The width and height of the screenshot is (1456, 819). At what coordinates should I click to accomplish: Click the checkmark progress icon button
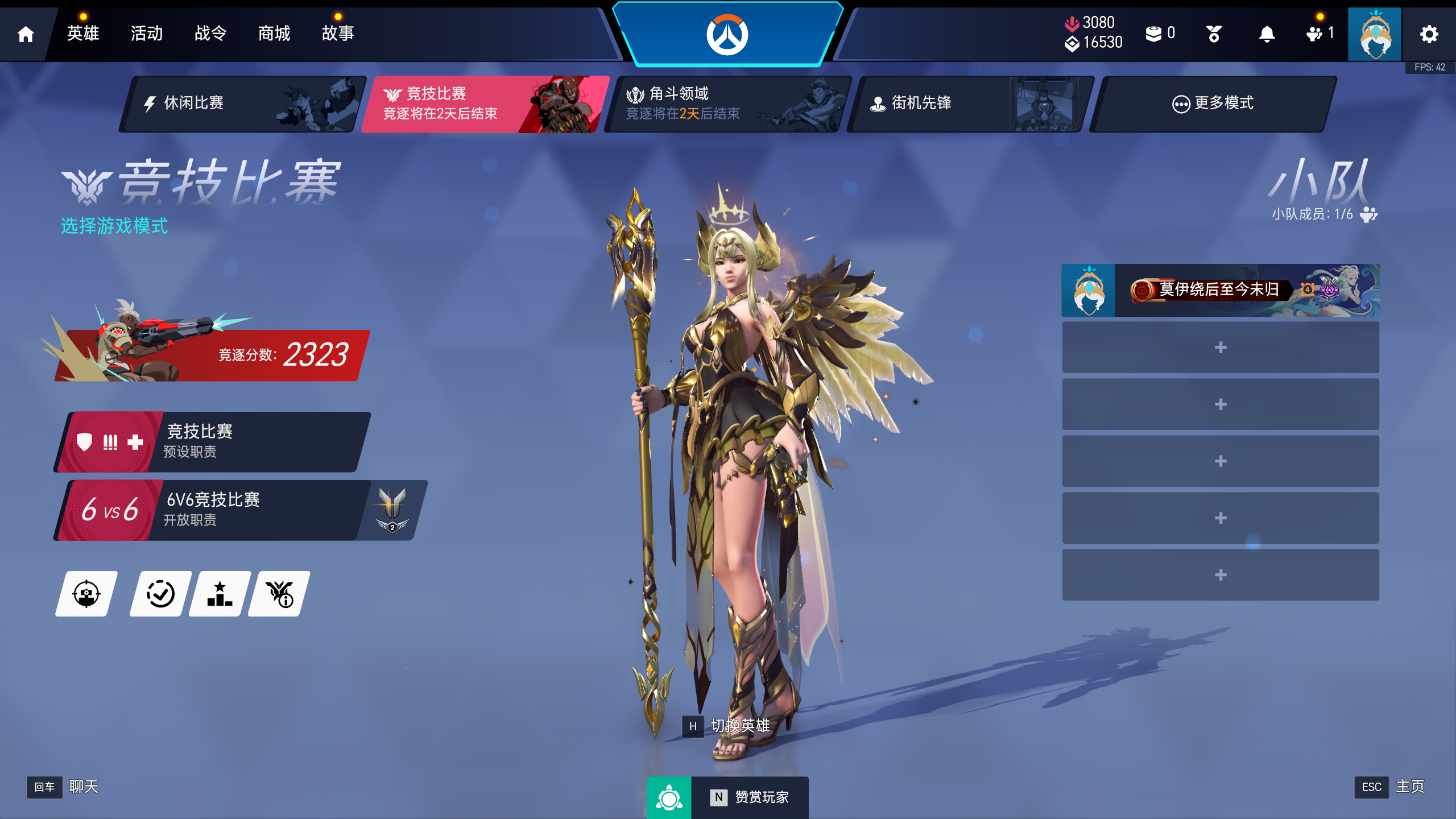click(160, 594)
